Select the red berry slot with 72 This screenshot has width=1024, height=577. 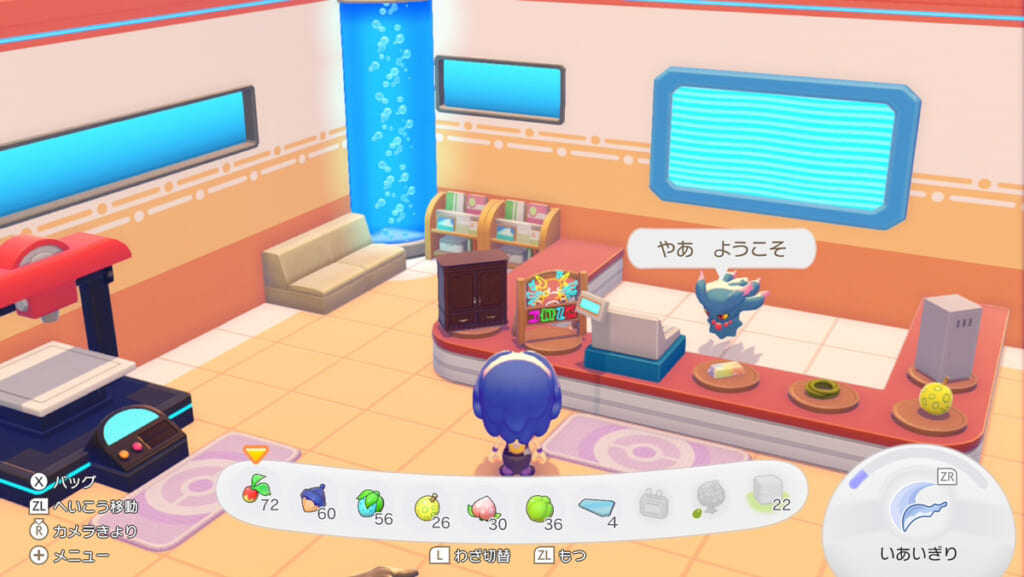coord(256,492)
